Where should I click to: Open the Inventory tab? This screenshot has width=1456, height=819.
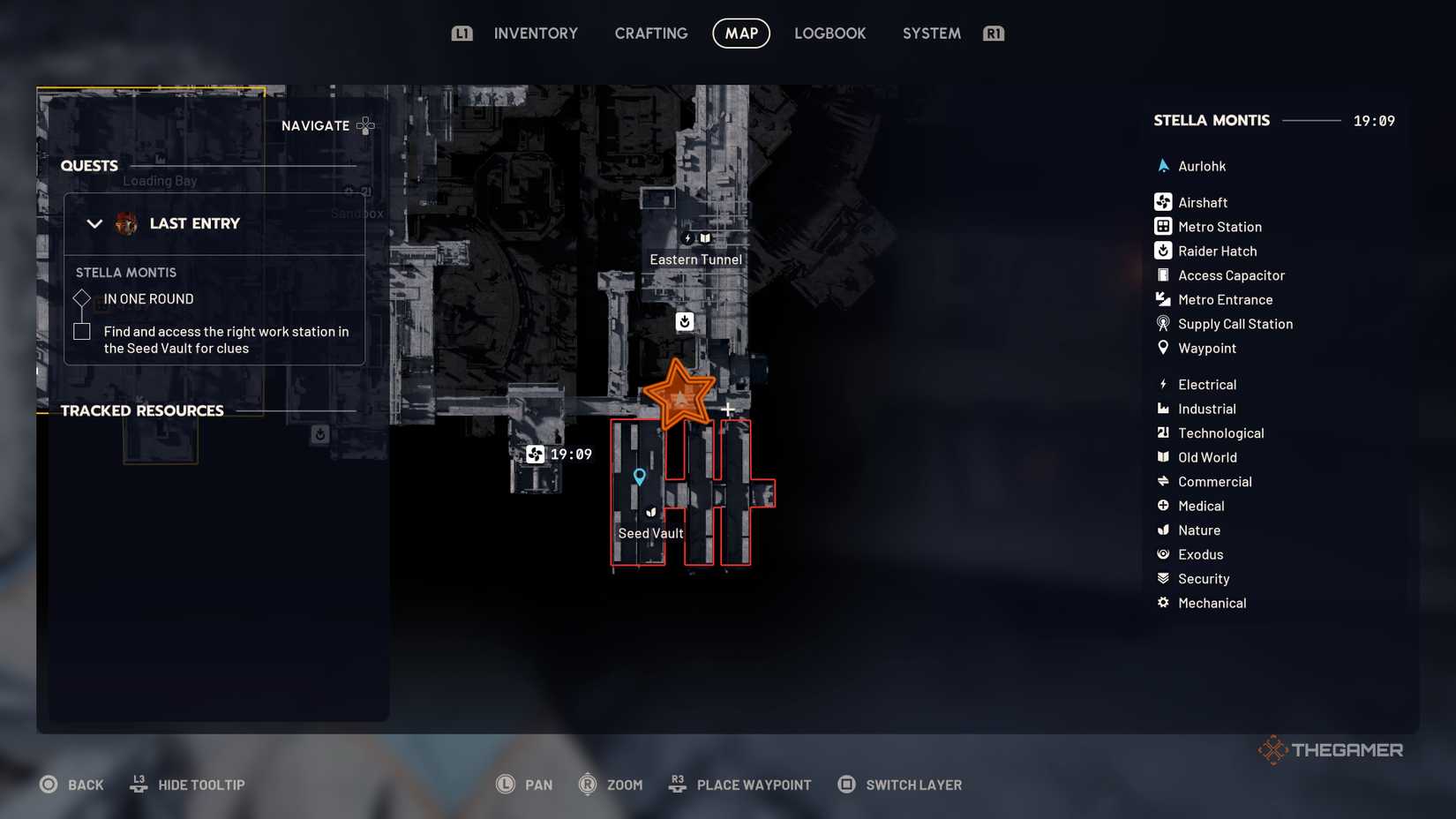(536, 33)
